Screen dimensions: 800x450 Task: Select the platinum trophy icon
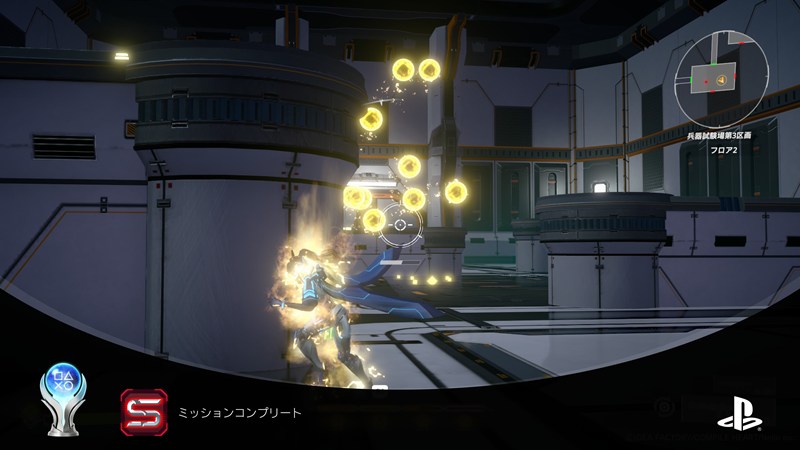pos(63,396)
